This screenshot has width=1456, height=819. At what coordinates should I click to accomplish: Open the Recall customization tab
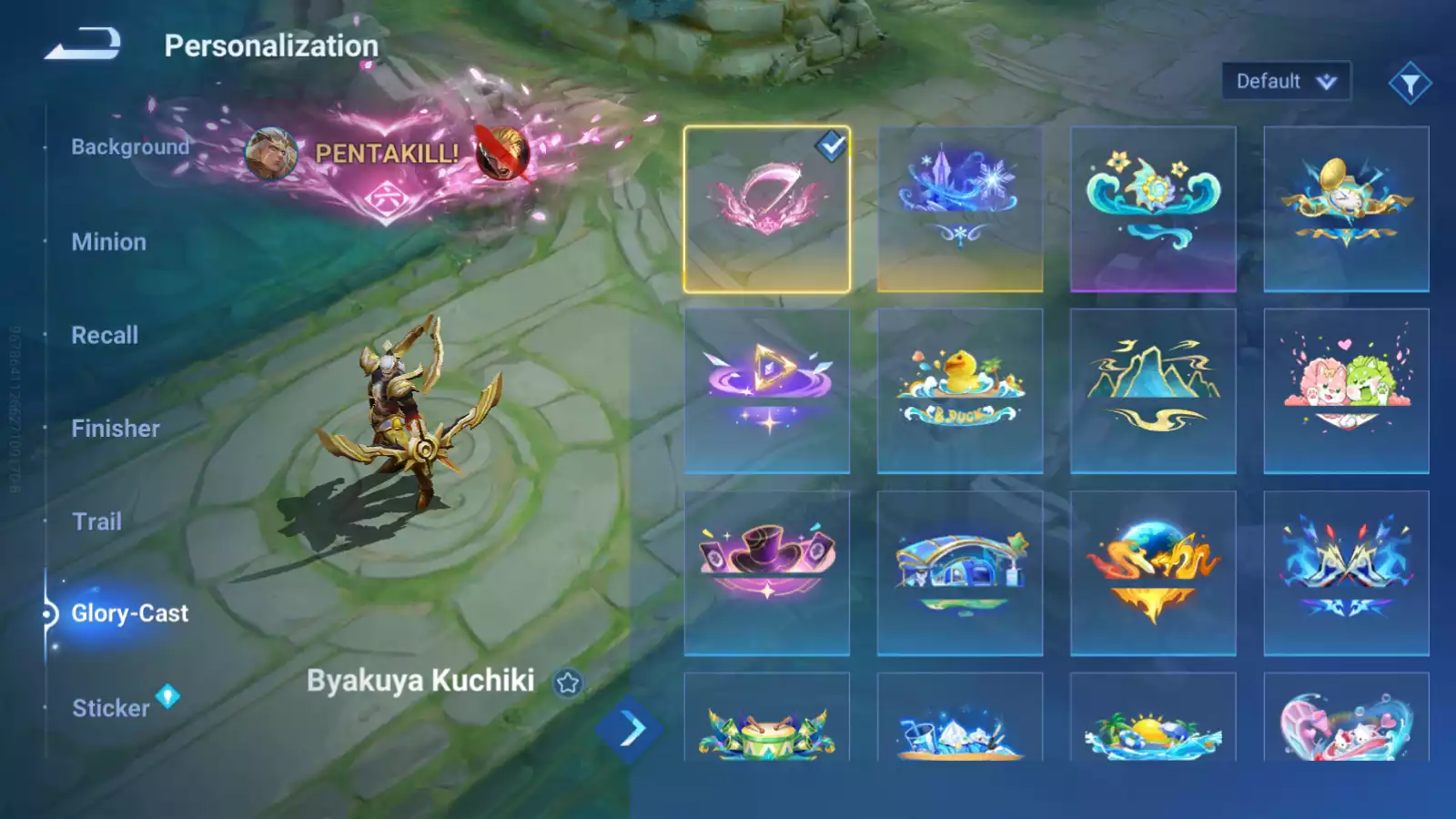tap(105, 335)
